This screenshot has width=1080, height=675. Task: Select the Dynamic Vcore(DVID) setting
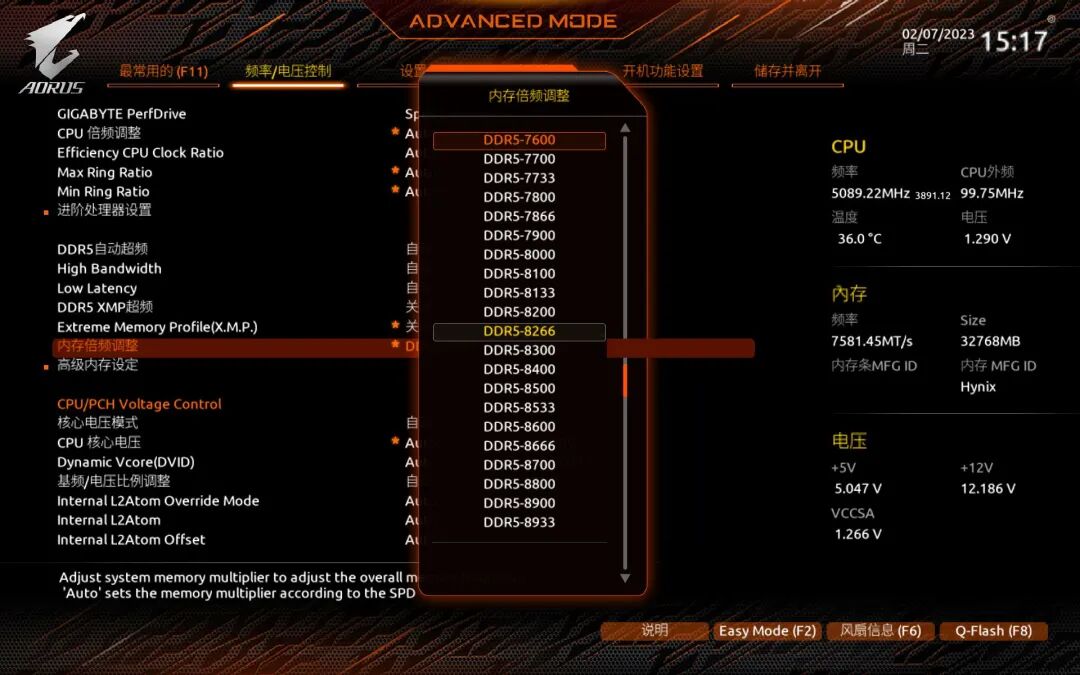125,462
